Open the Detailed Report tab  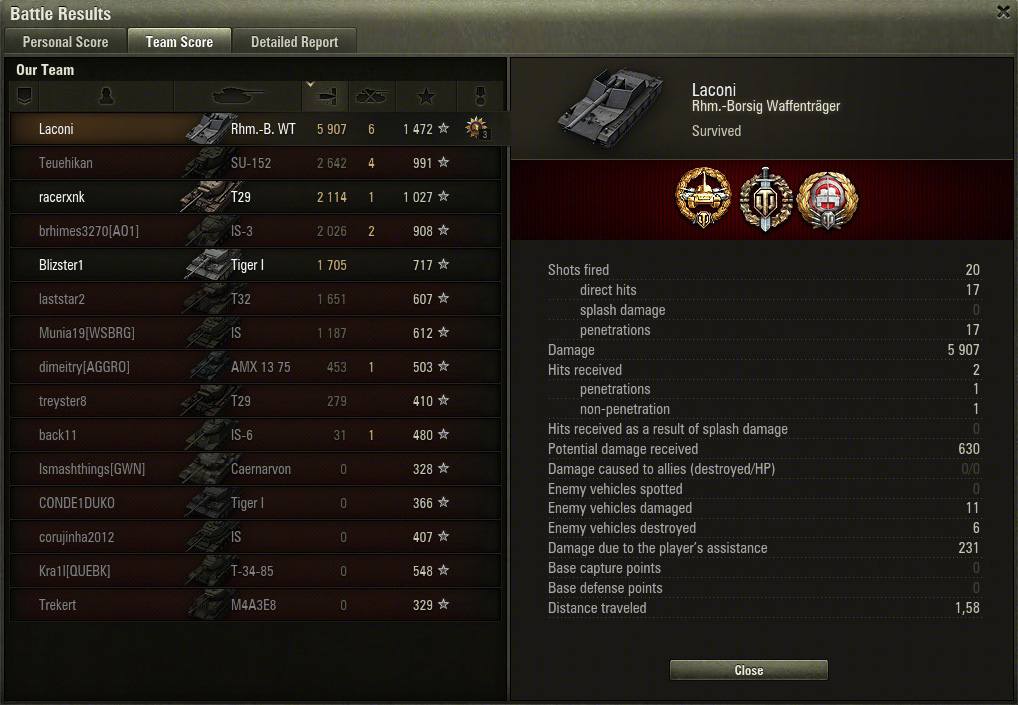[x=294, y=42]
